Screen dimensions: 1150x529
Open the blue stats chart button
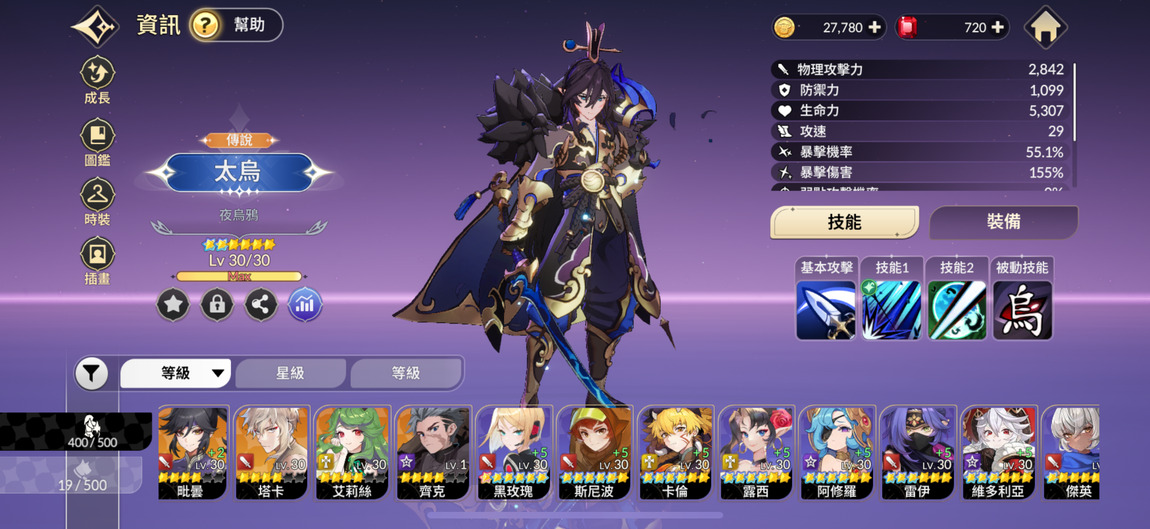click(x=305, y=305)
